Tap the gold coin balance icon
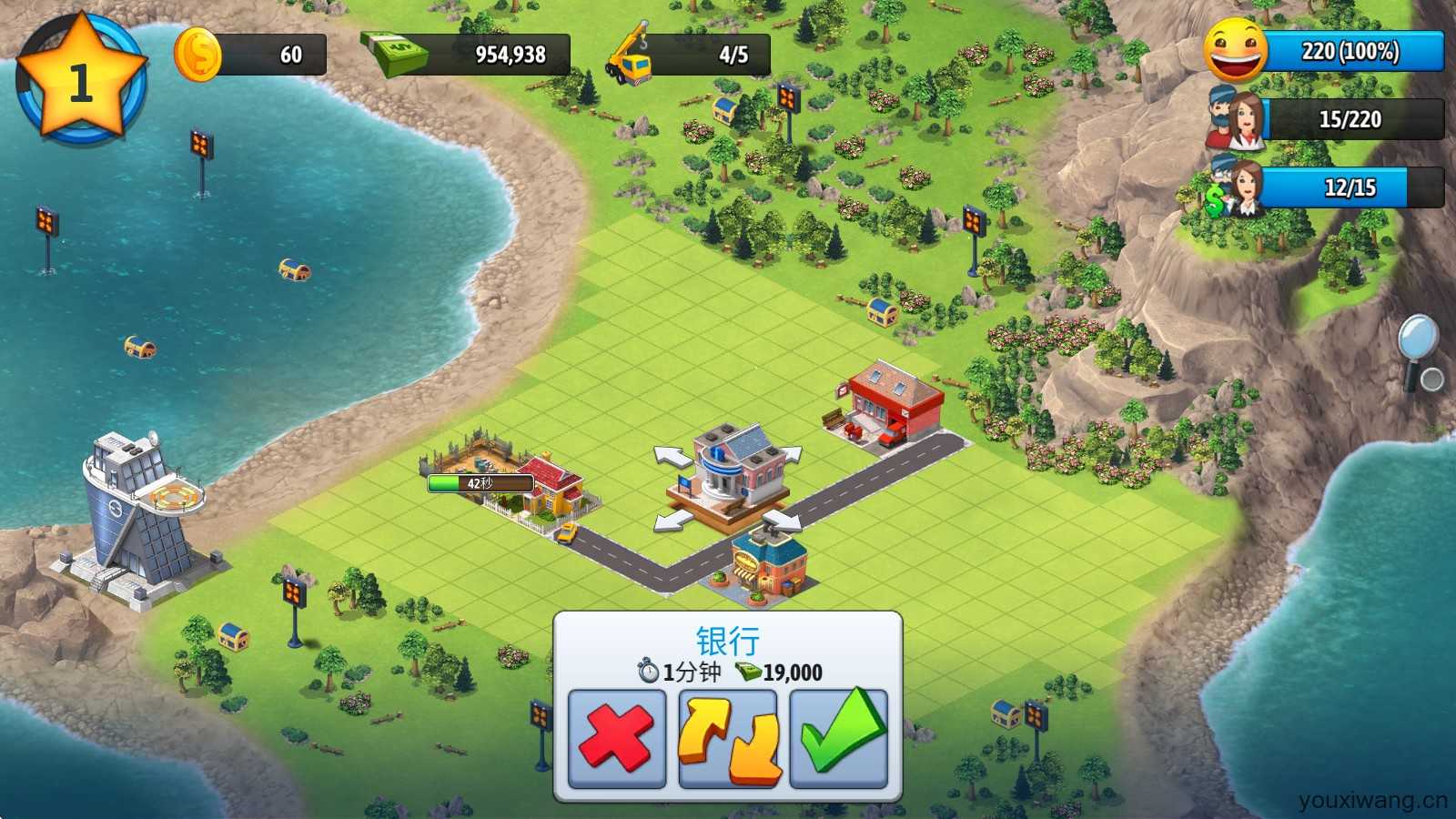1456x819 pixels. pos(197,55)
